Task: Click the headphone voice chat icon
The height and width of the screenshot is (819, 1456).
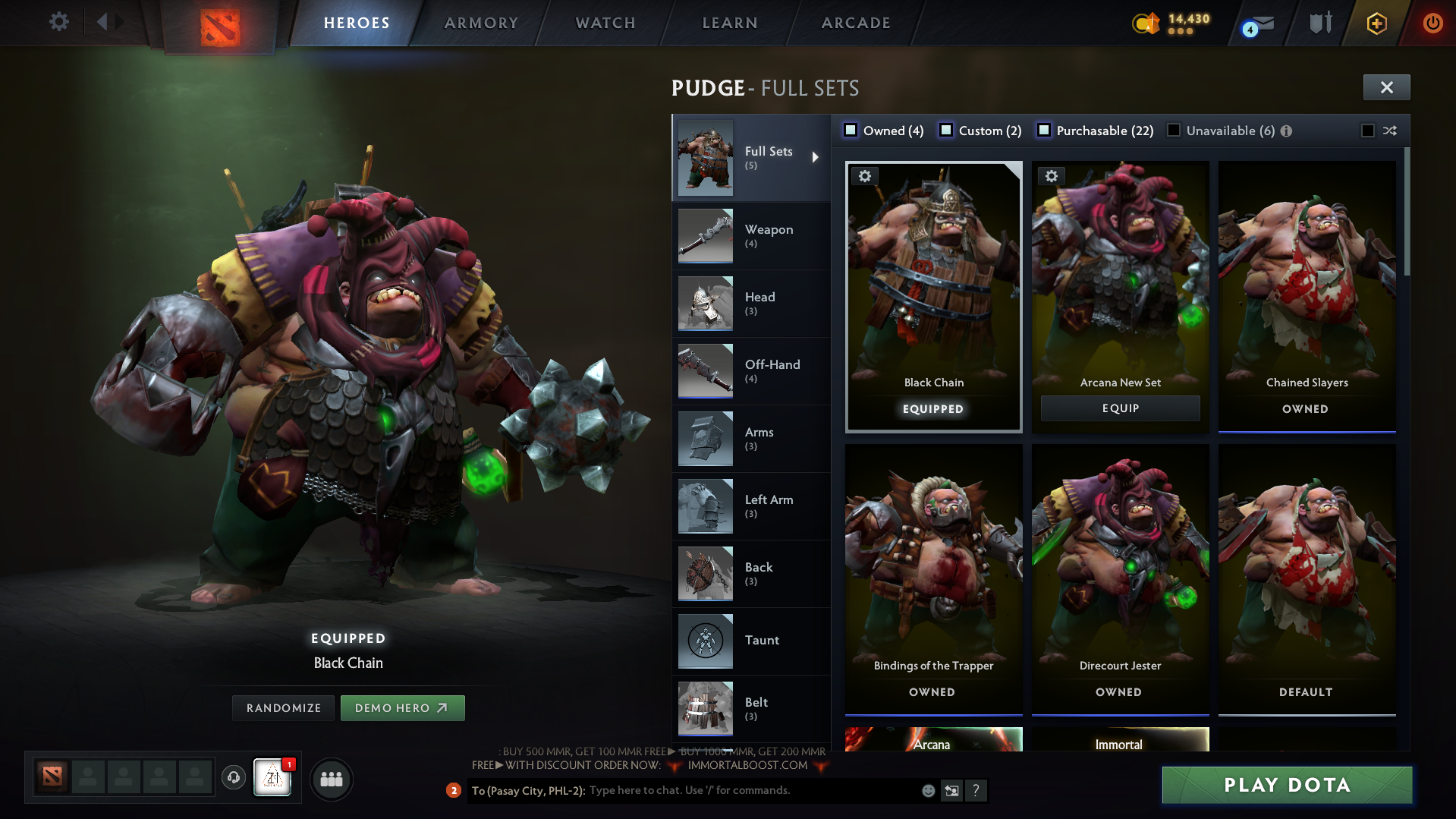Action: (233, 778)
